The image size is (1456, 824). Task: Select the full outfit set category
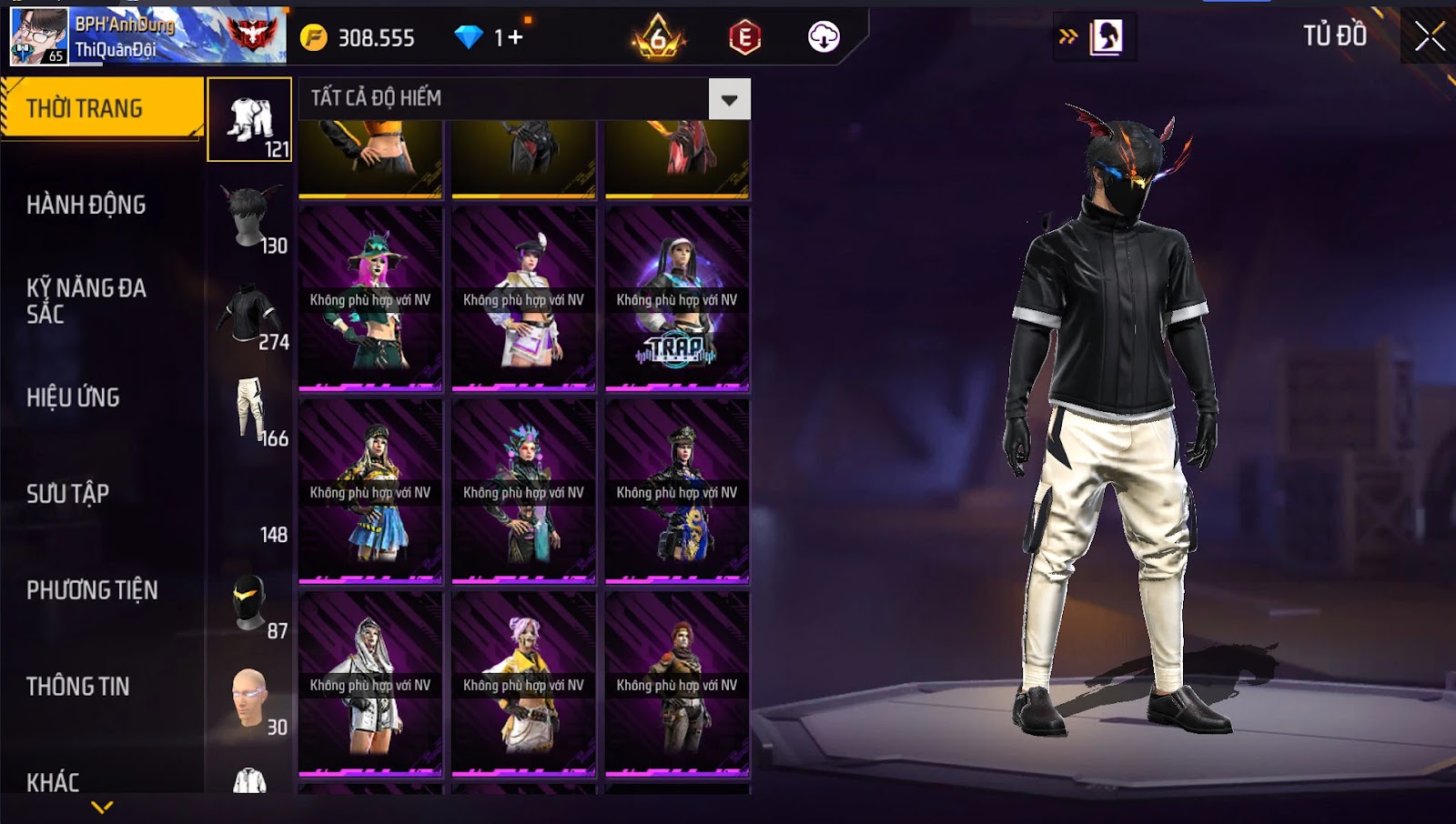click(250, 120)
